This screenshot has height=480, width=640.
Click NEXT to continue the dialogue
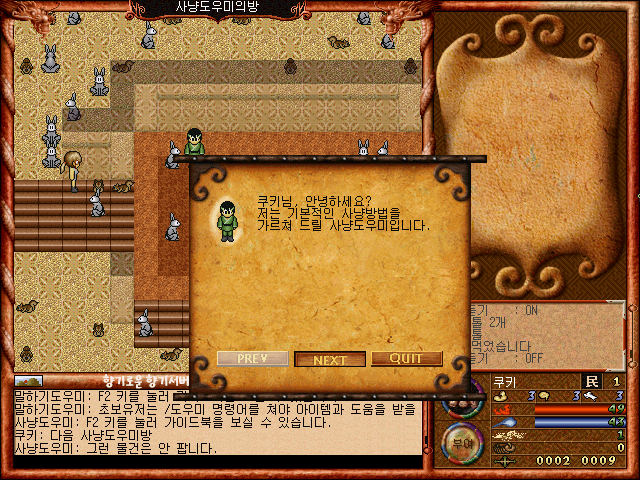(330, 359)
